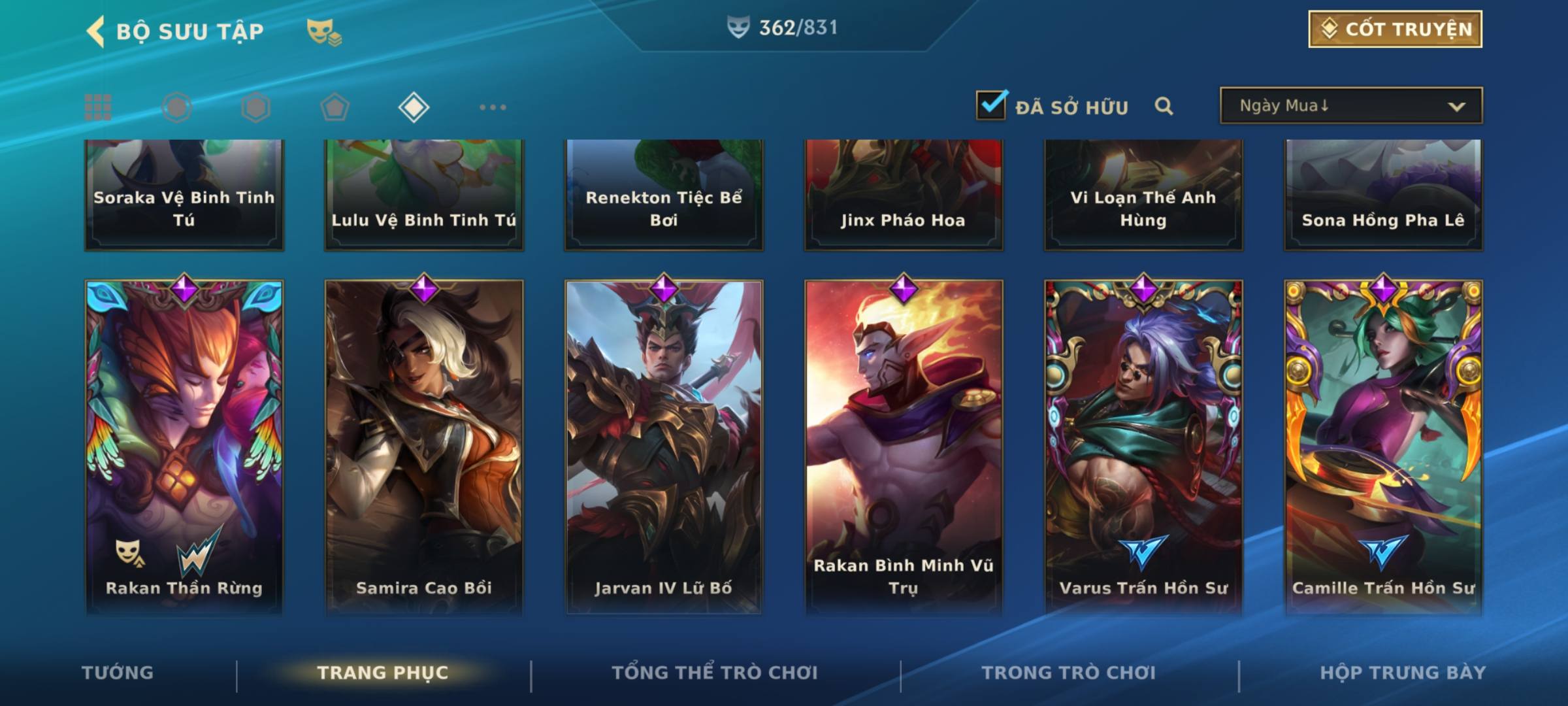Viewport: 1568px width, 706px height.
Task: Switch to the Tướng tab
Action: pyautogui.click(x=118, y=673)
